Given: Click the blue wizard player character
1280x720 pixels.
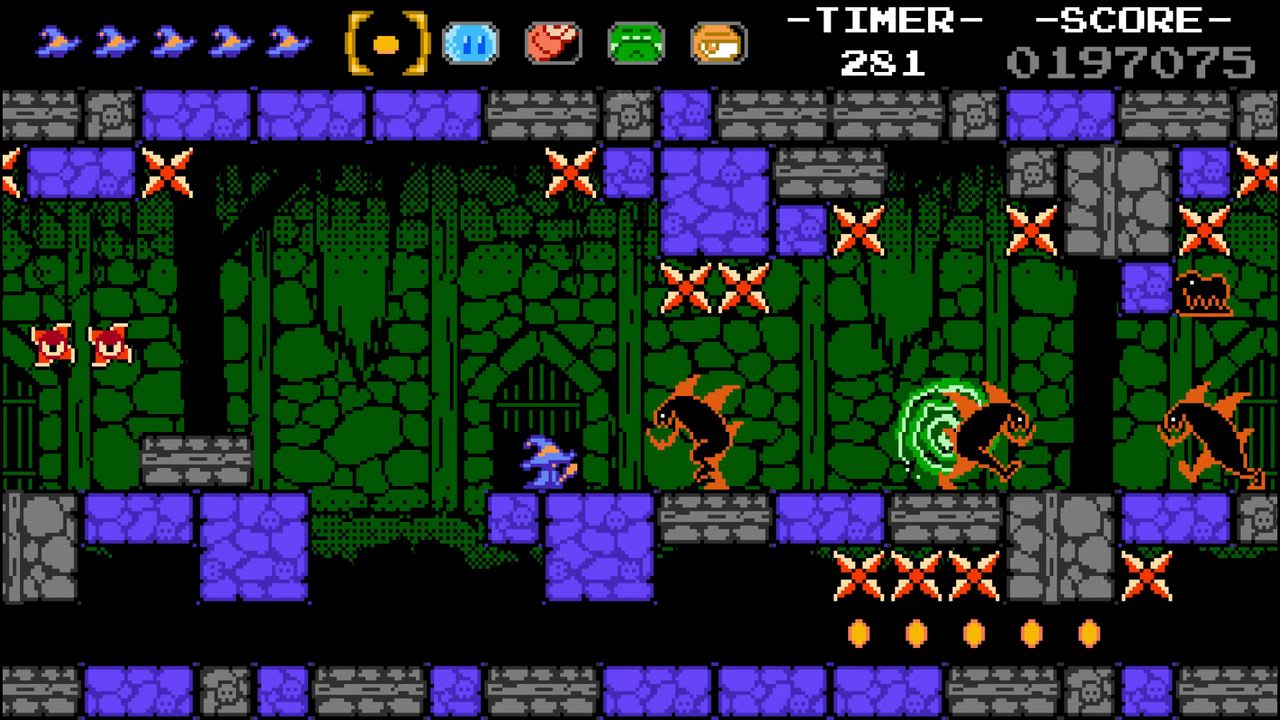Looking at the screenshot, I should click(x=548, y=462).
